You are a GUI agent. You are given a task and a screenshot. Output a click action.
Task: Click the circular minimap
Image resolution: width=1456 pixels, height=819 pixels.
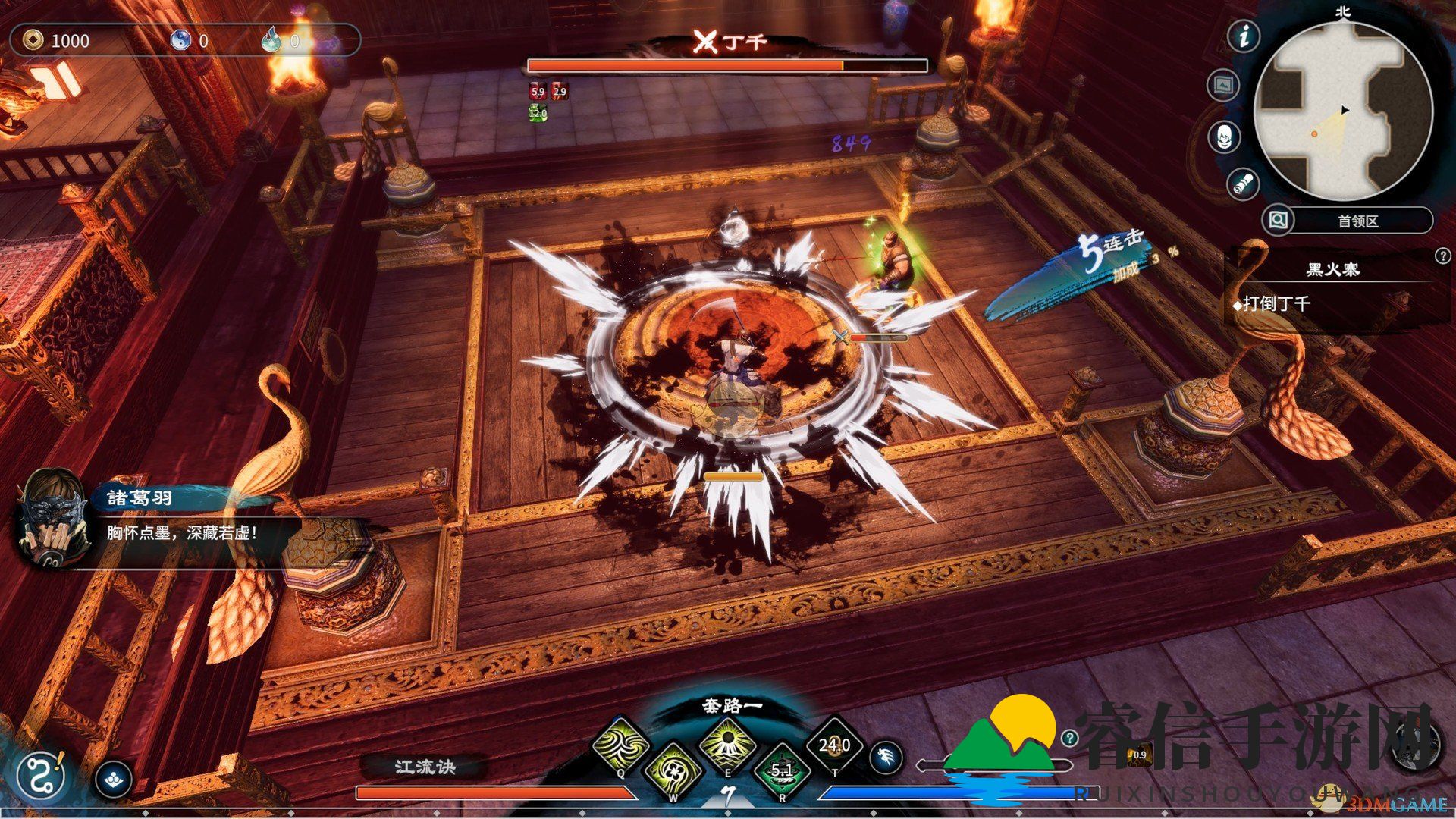[1343, 111]
